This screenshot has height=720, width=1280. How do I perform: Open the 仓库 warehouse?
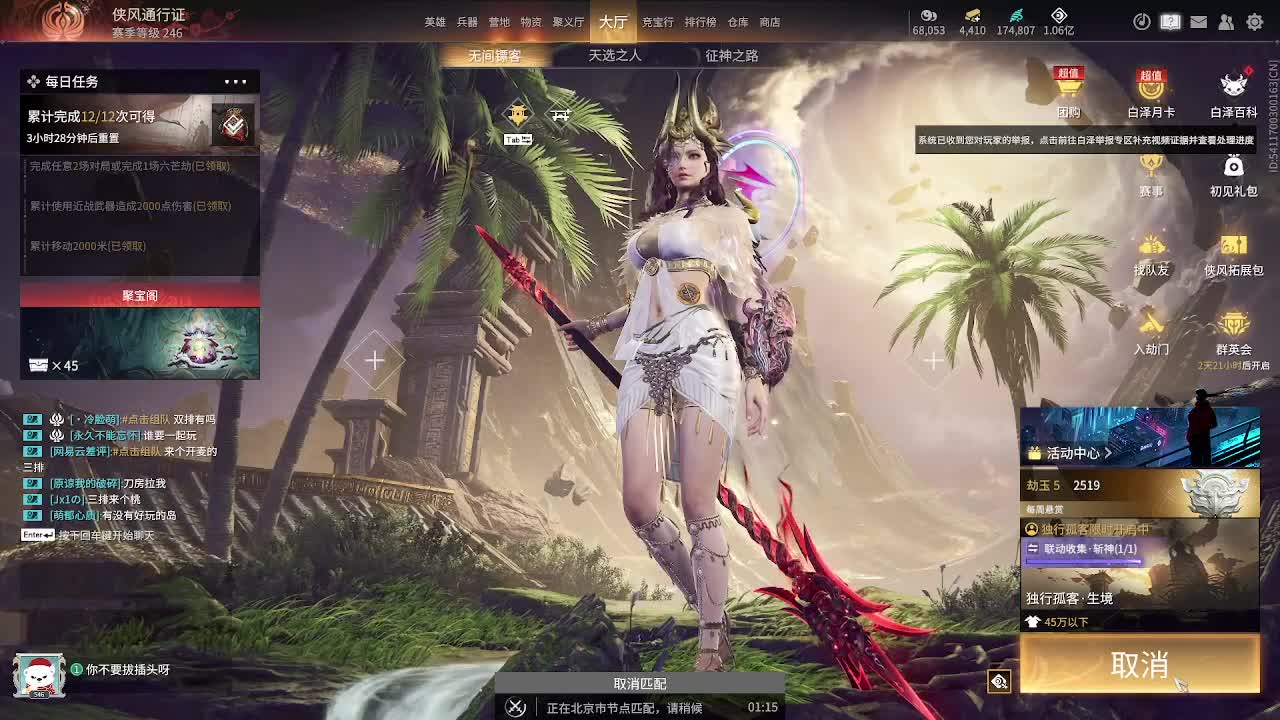pyautogui.click(x=738, y=22)
